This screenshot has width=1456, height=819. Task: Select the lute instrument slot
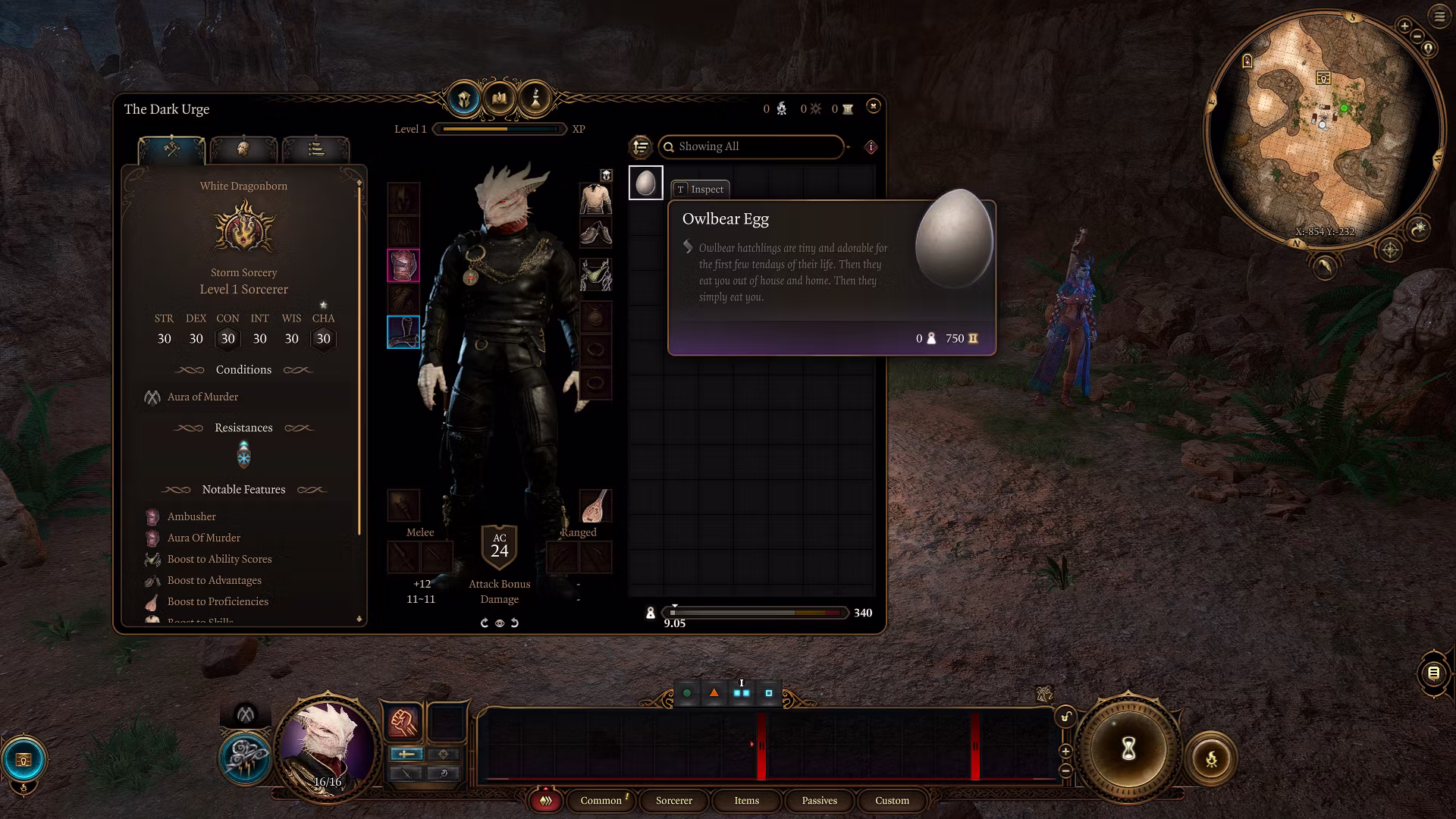(596, 506)
